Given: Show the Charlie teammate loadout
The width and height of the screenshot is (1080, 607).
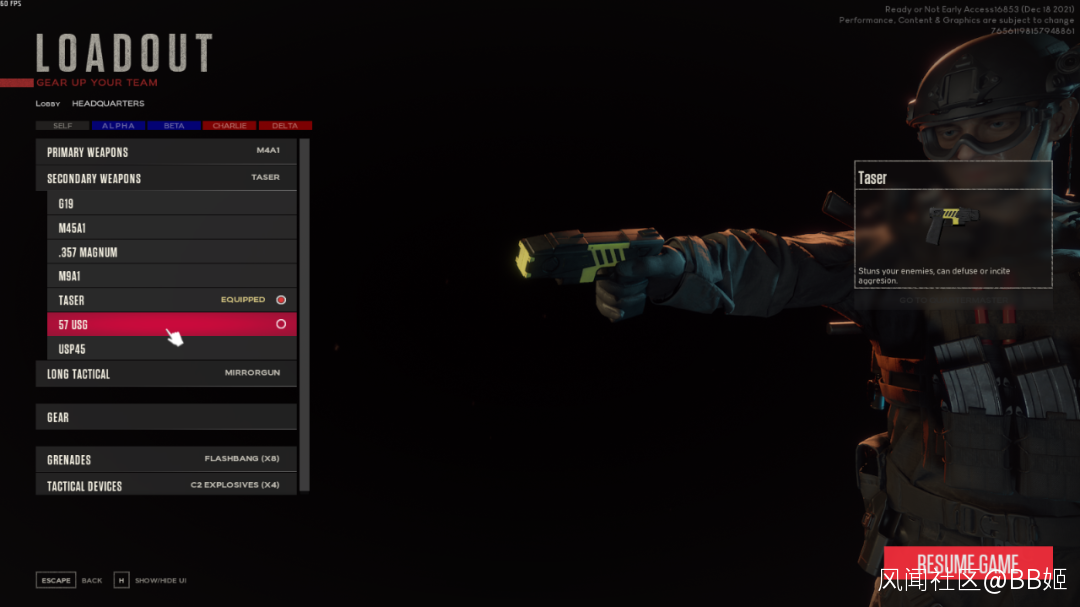Looking at the screenshot, I should pos(230,126).
